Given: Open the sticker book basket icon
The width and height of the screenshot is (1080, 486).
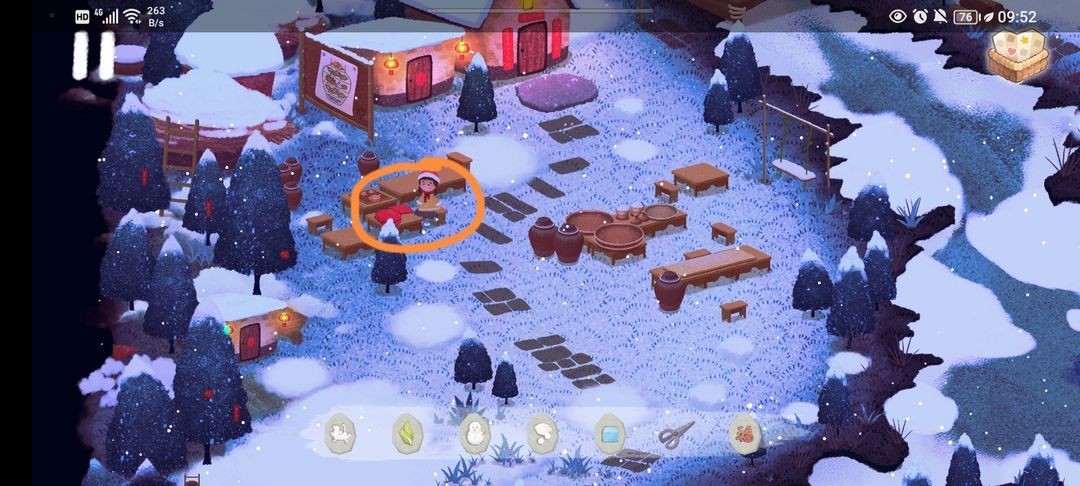Looking at the screenshot, I should (x=1017, y=54).
